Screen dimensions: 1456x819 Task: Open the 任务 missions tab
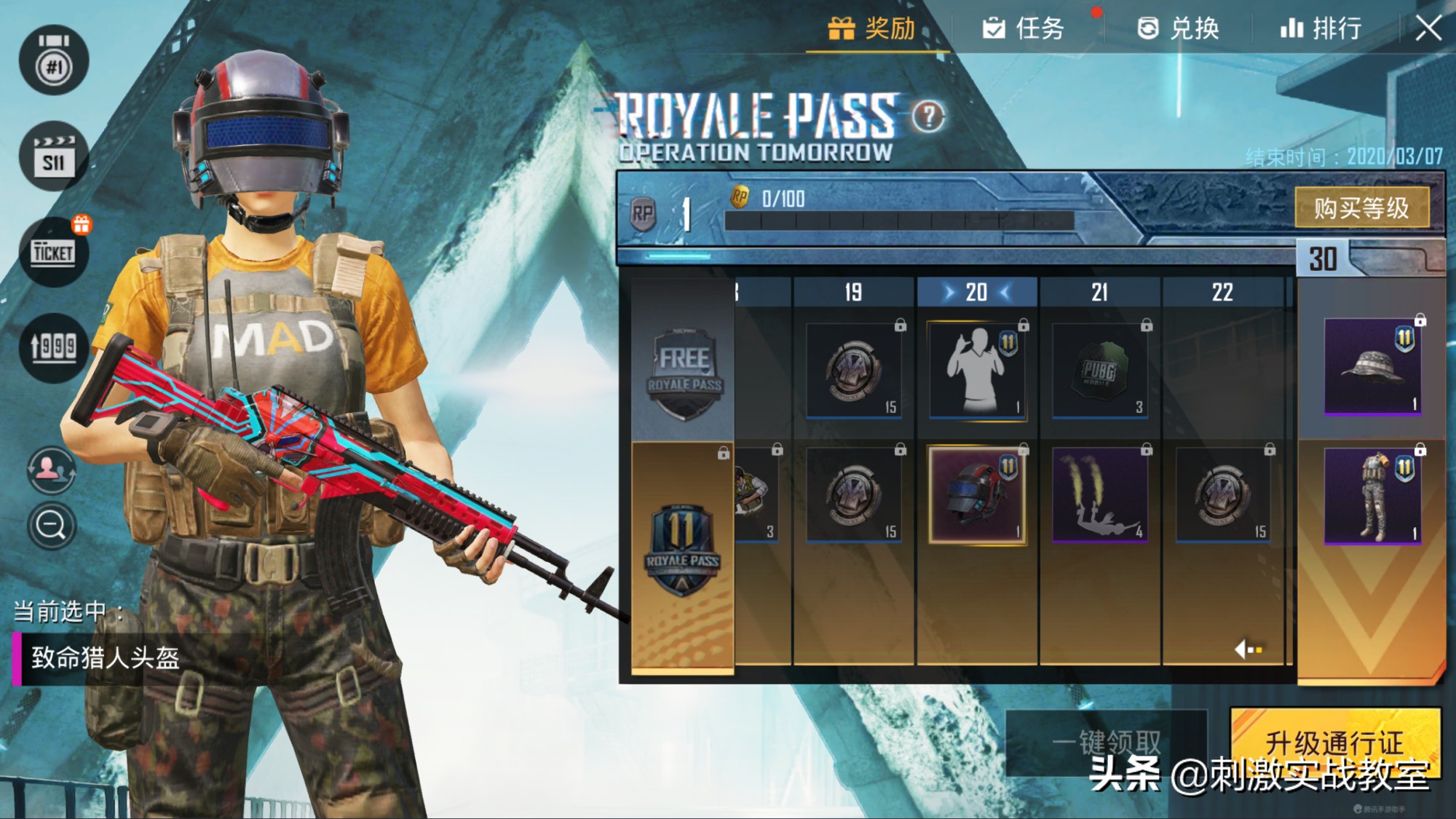coord(1024,29)
